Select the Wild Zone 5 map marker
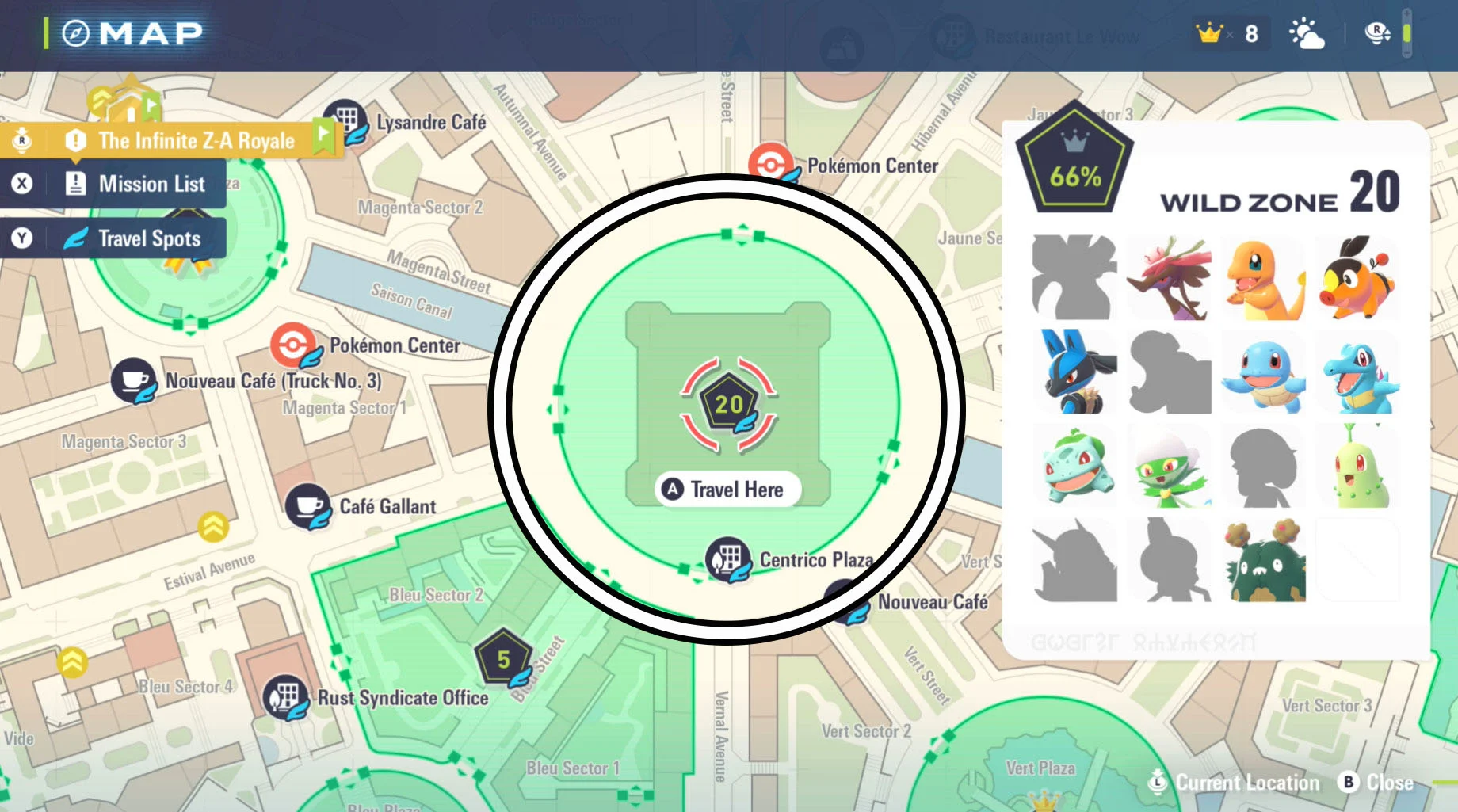Image resolution: width=1458 pixels, height=812 pixels. 503,659
